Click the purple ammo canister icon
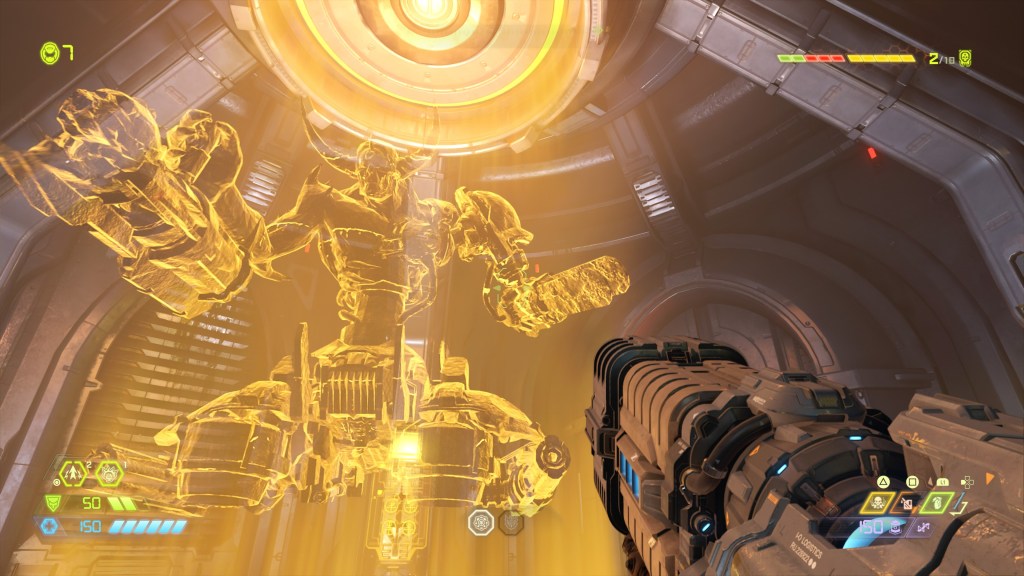Image resolution: width=1024 pixels, height=576 pixels. coord(893,528)
